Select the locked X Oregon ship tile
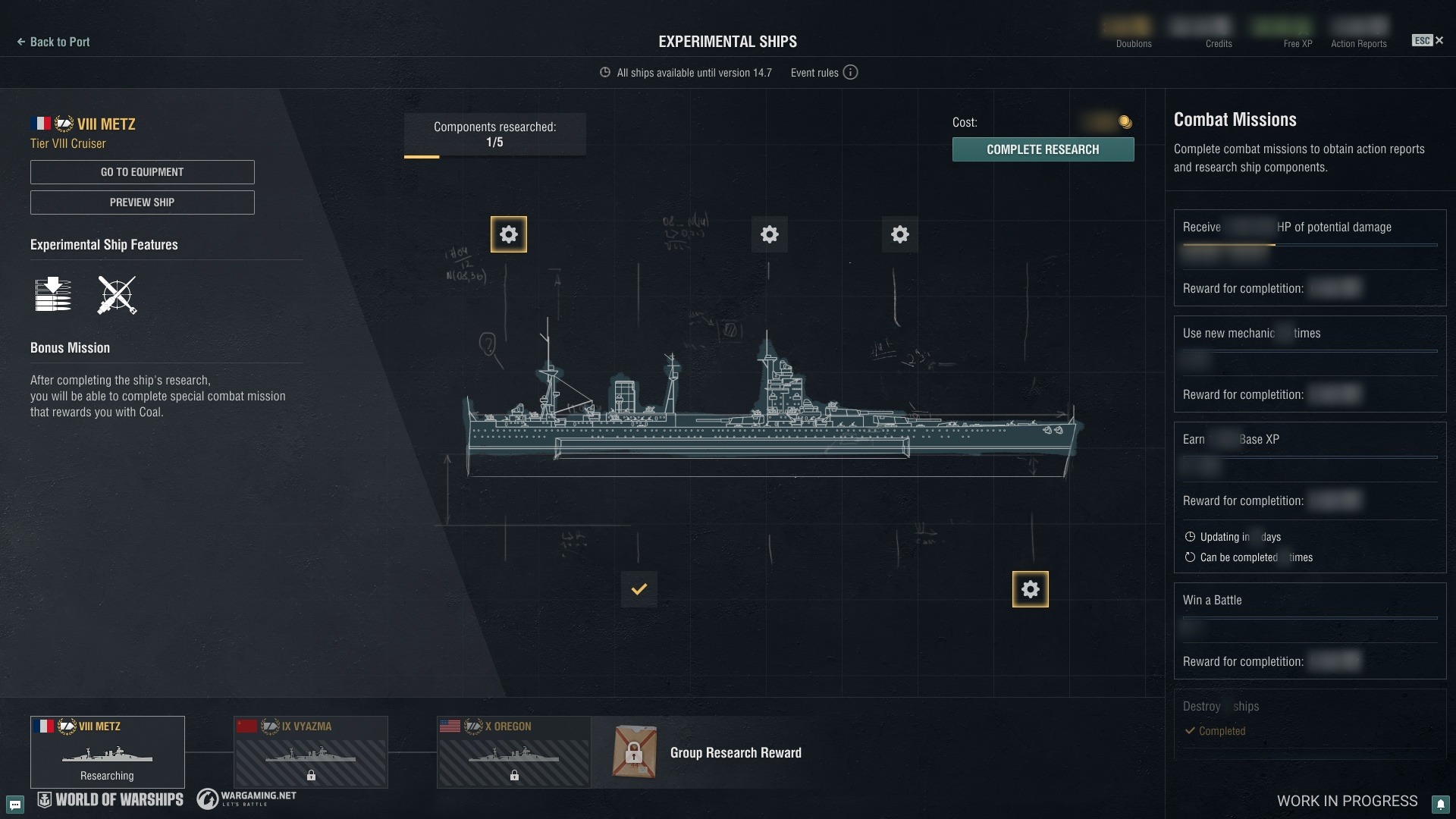The width and height of the screenshot is (1456, 819). click(514, 752)
